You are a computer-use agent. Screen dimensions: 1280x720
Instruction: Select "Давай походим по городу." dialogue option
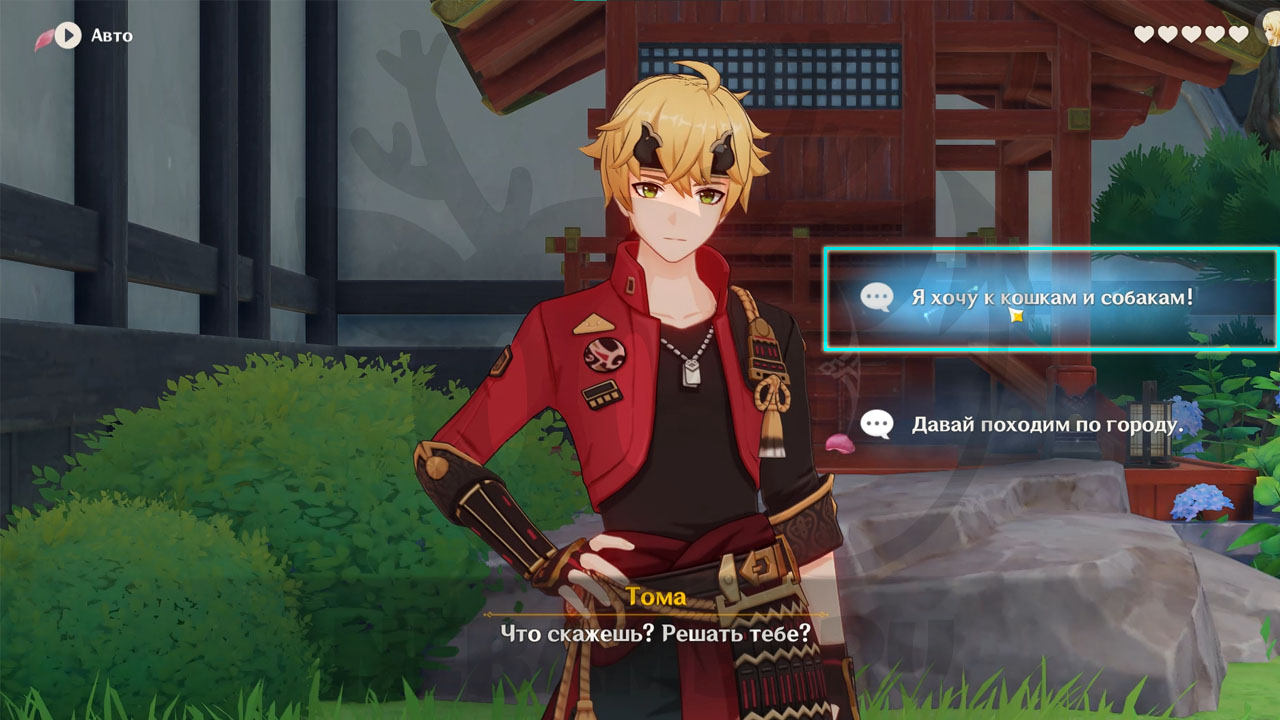(x=1046, y=425)
